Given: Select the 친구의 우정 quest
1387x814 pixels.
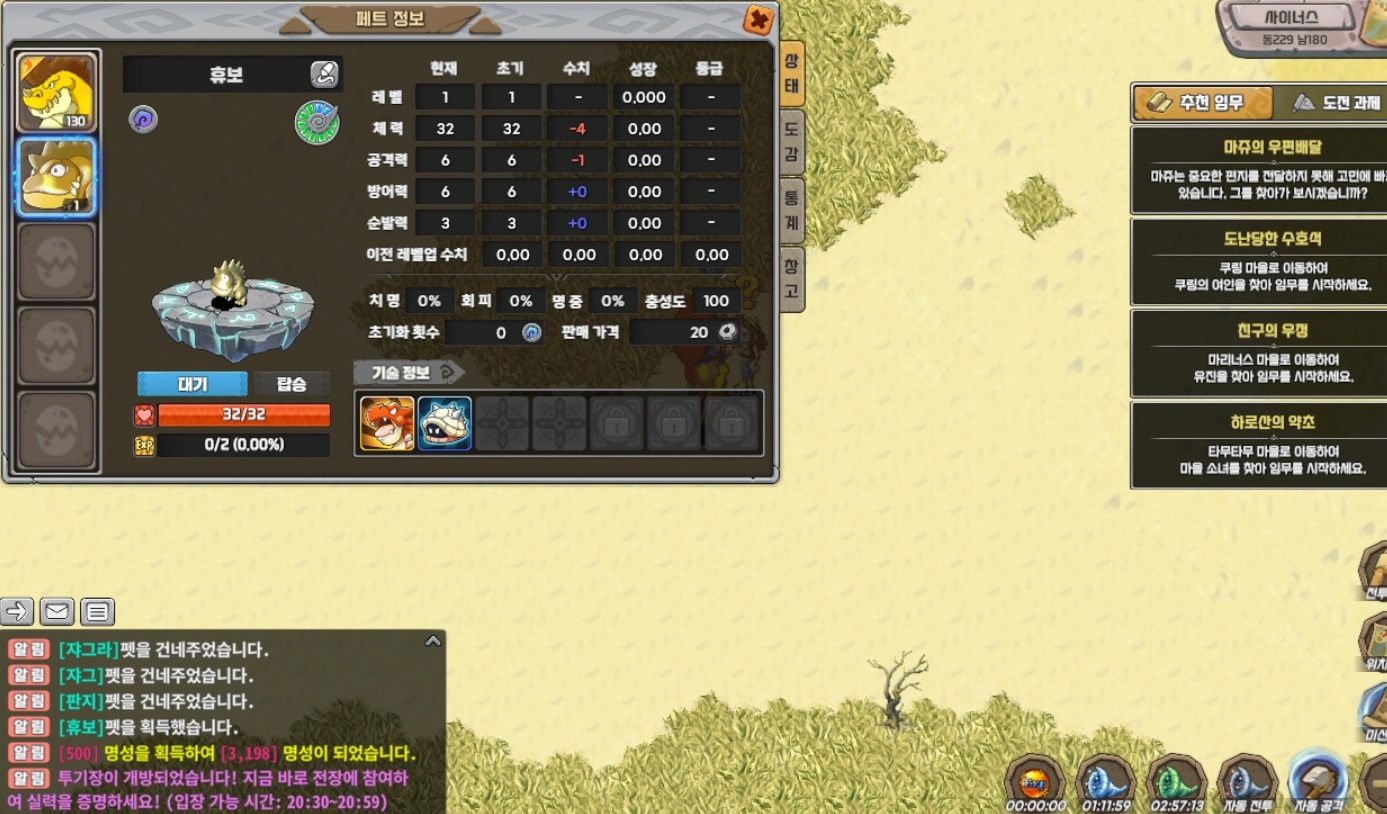Looking at the screenshot, I should click(x=1258, y=353).
